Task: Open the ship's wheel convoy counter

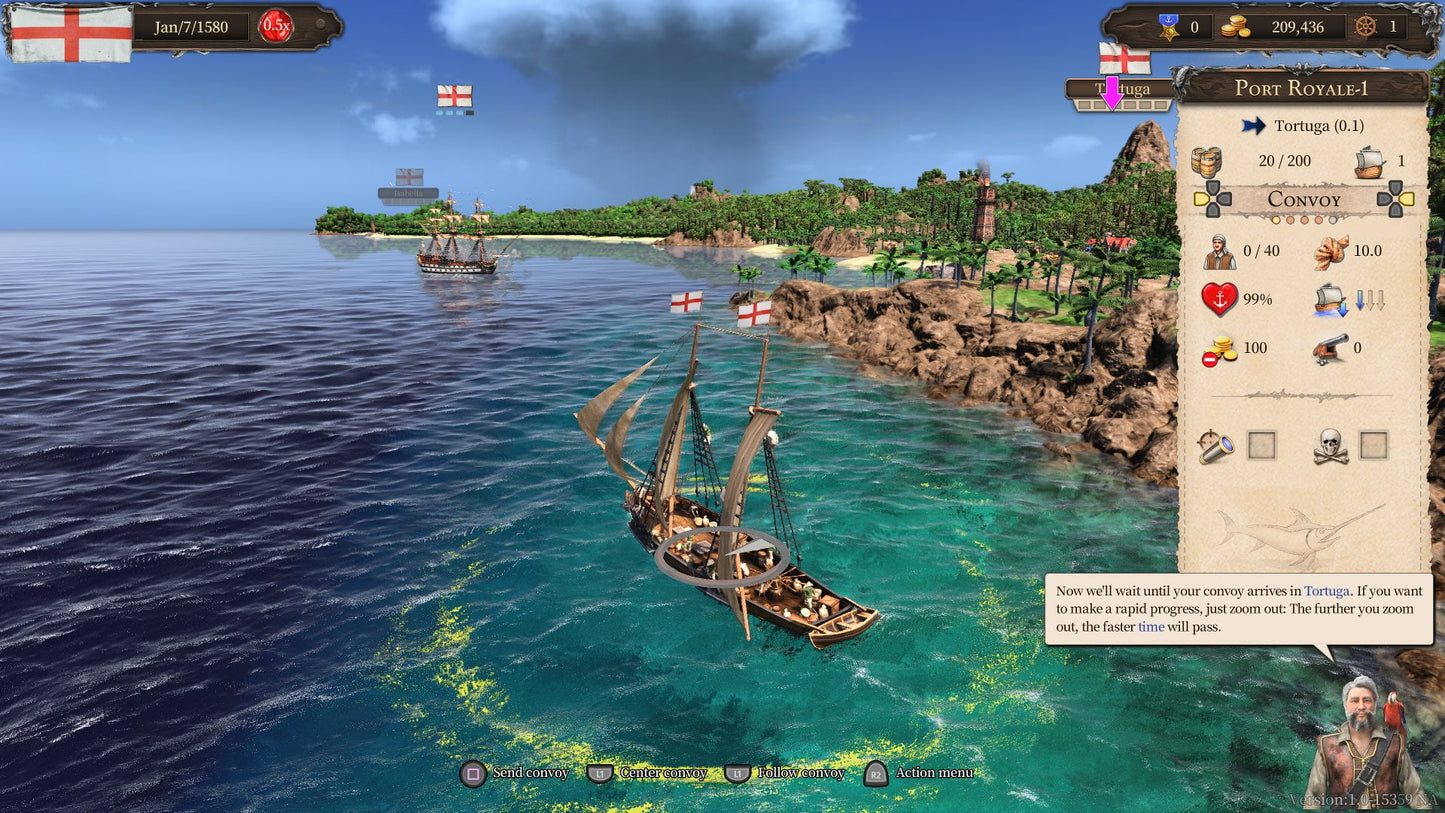Action: [1365, 27]
